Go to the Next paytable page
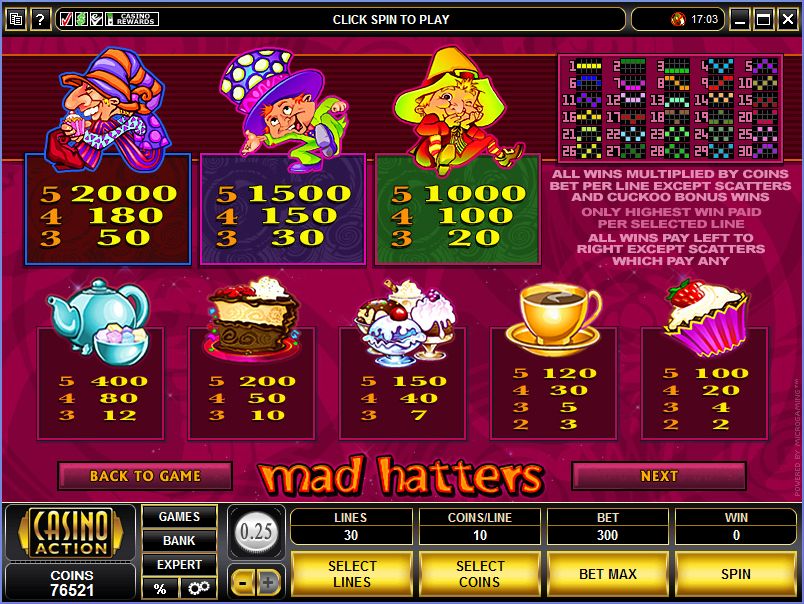Image resolution: width=804 pixels, height=604 pixels. point(658,476)
